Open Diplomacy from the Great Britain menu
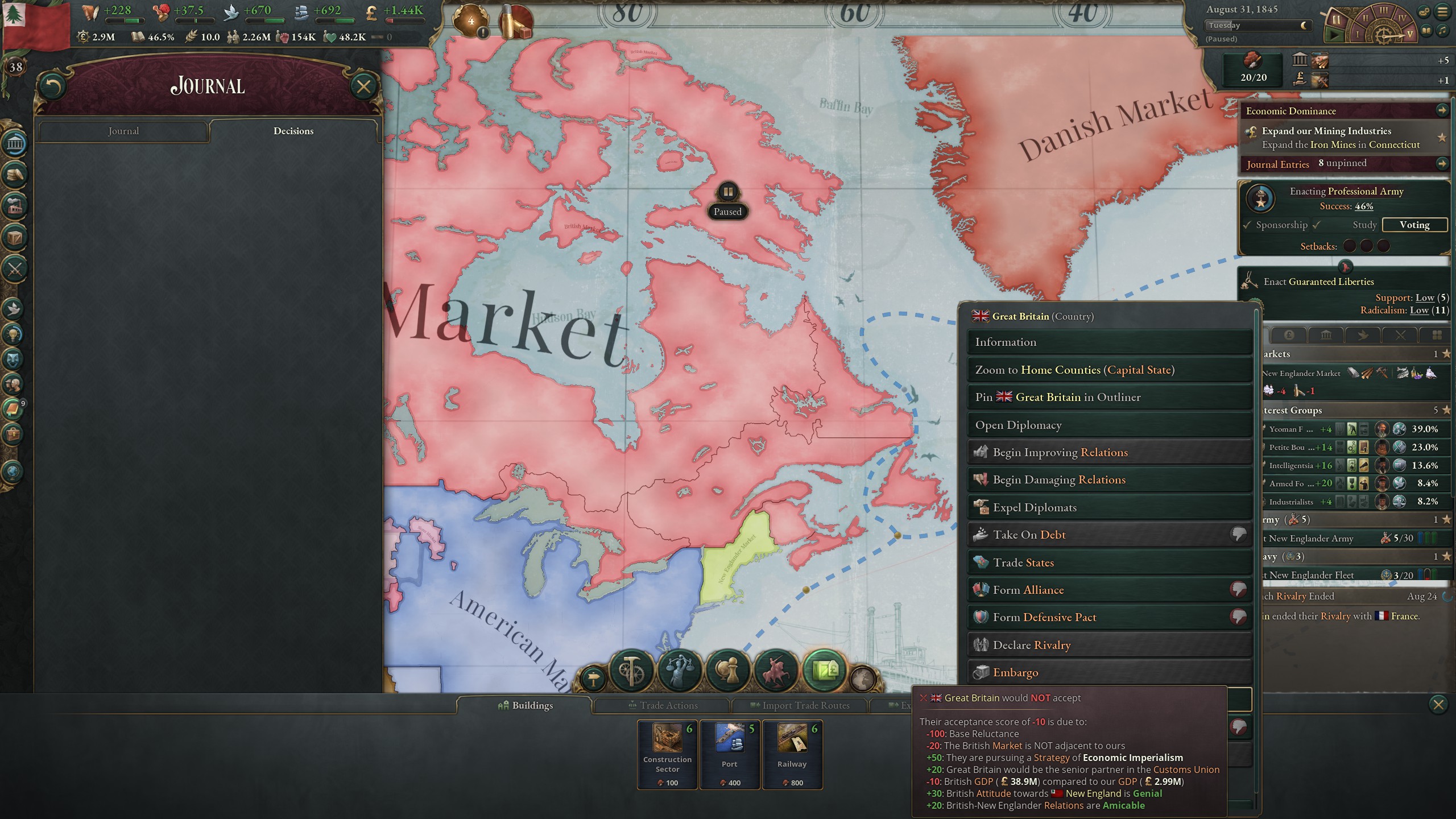The width and height of the screenshot is (1456, 819). [1109, 425]
